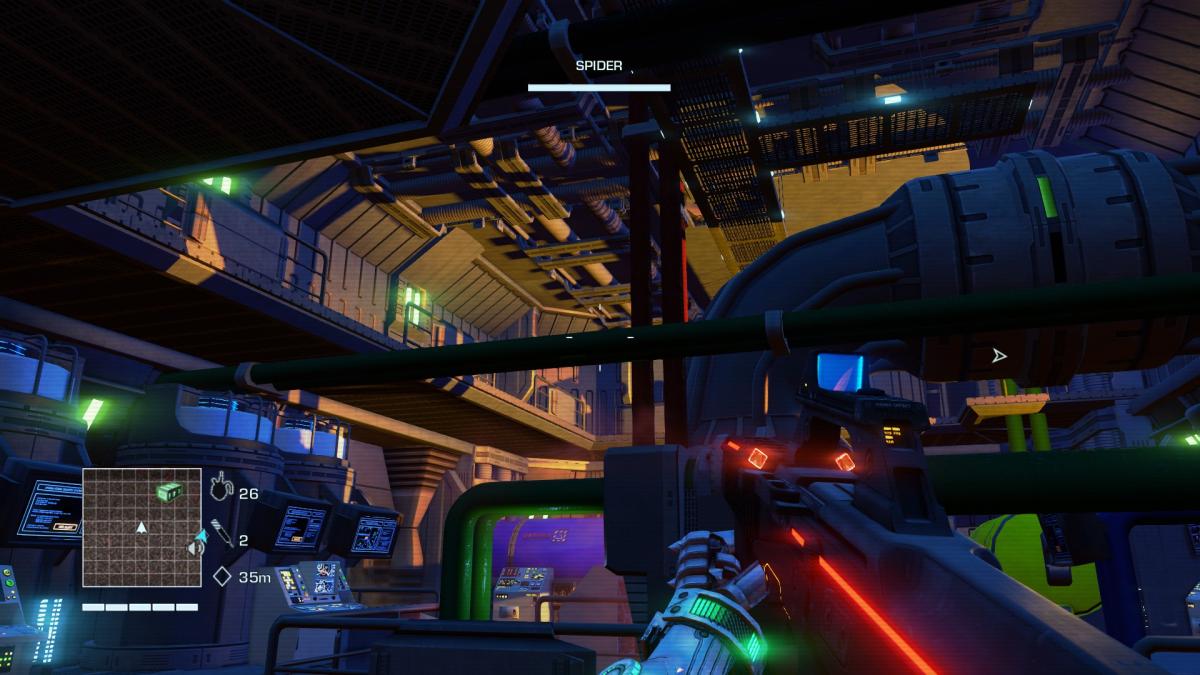Click the diamond waypoint distance icon
This screenshot has height=675, width=1200.
coord(222,576)
